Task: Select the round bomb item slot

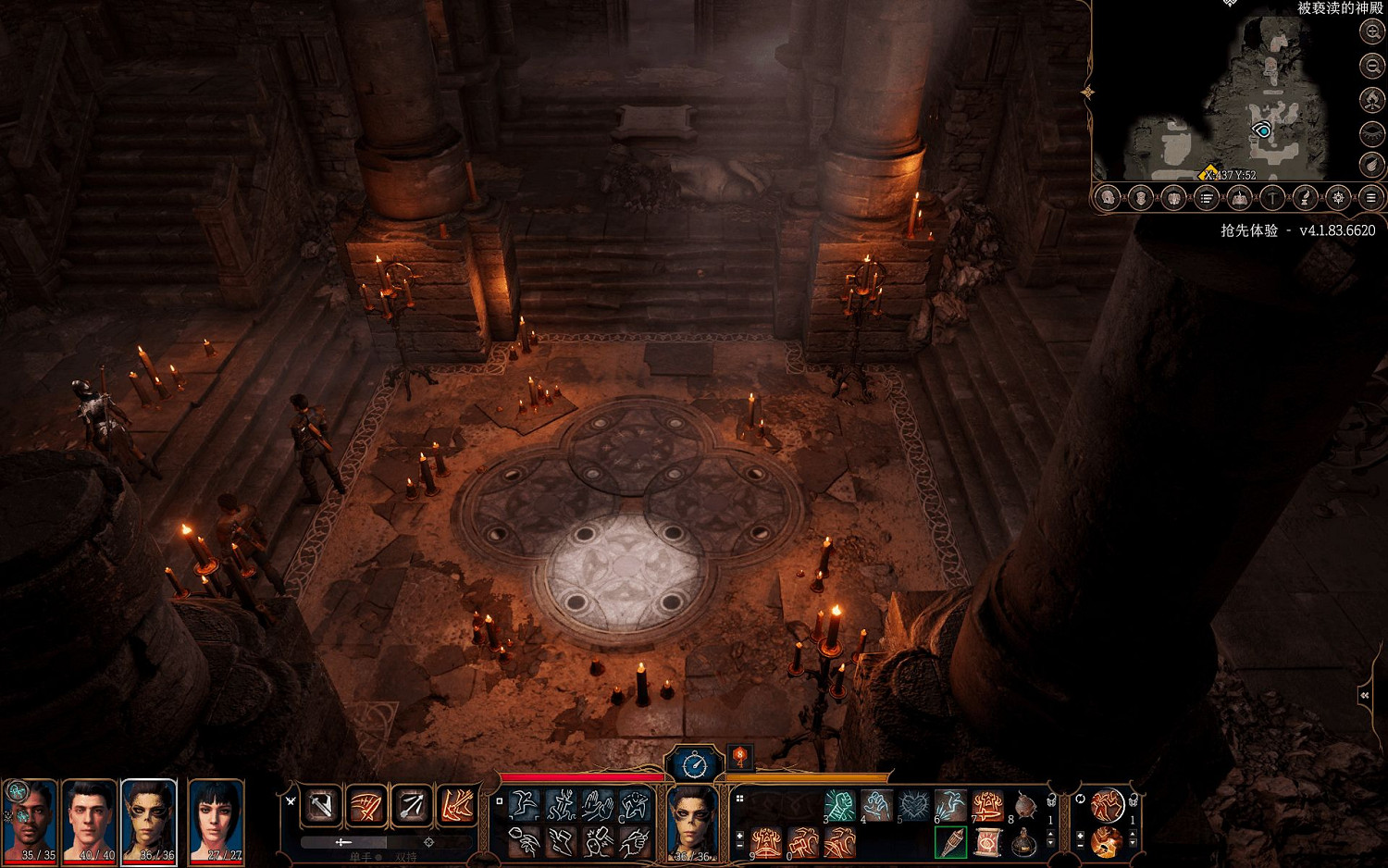Action: coord(1025,805)
